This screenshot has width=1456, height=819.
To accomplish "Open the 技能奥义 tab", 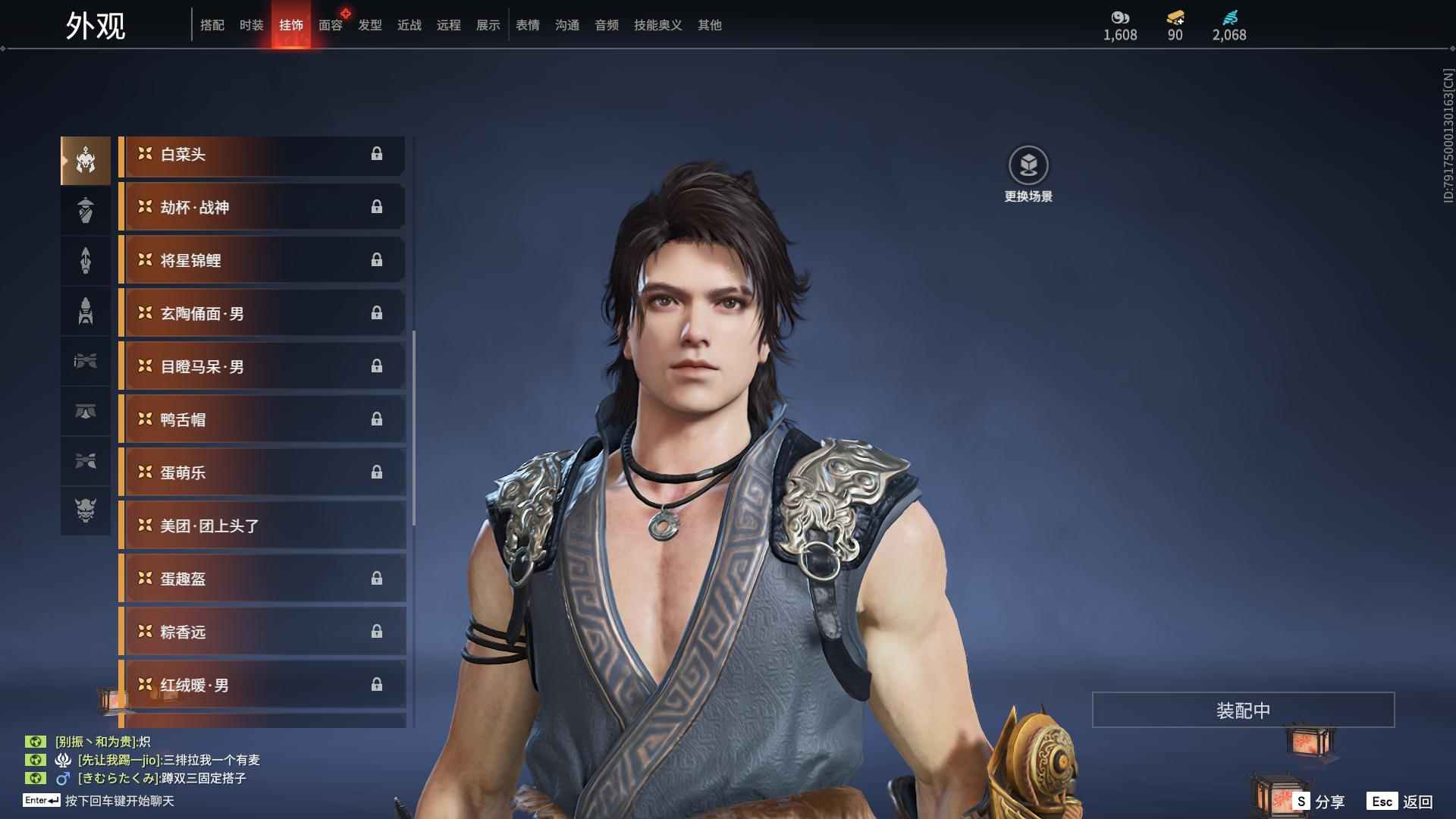I will tap(657, 25).
